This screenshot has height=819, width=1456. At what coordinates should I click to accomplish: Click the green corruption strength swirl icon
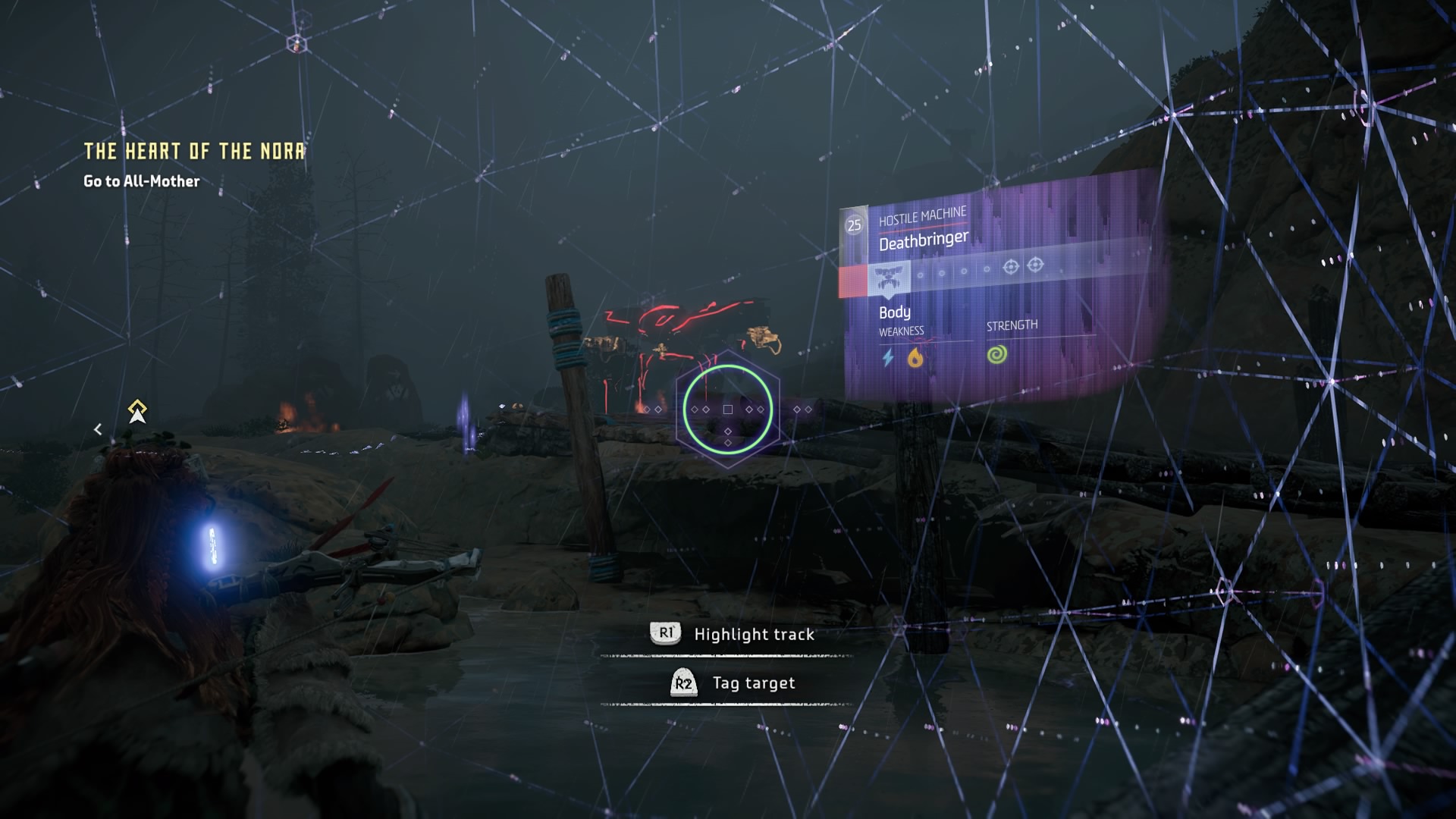997,354
